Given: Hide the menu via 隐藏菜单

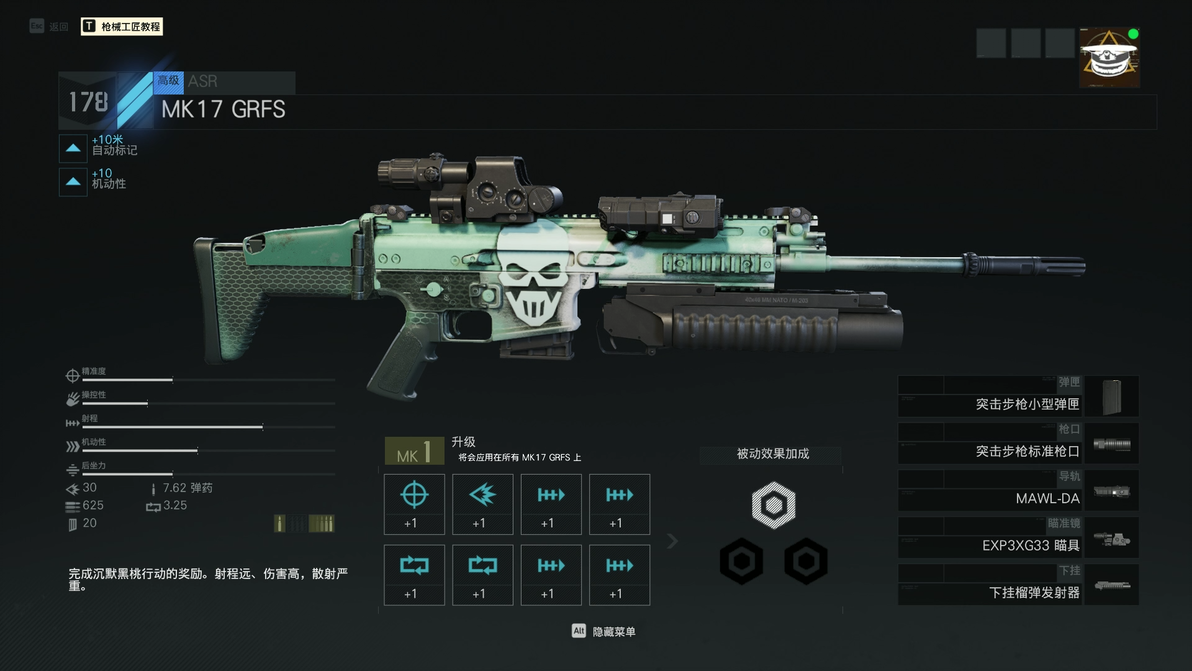Looking at the screenshot, I should coord(604,631).
